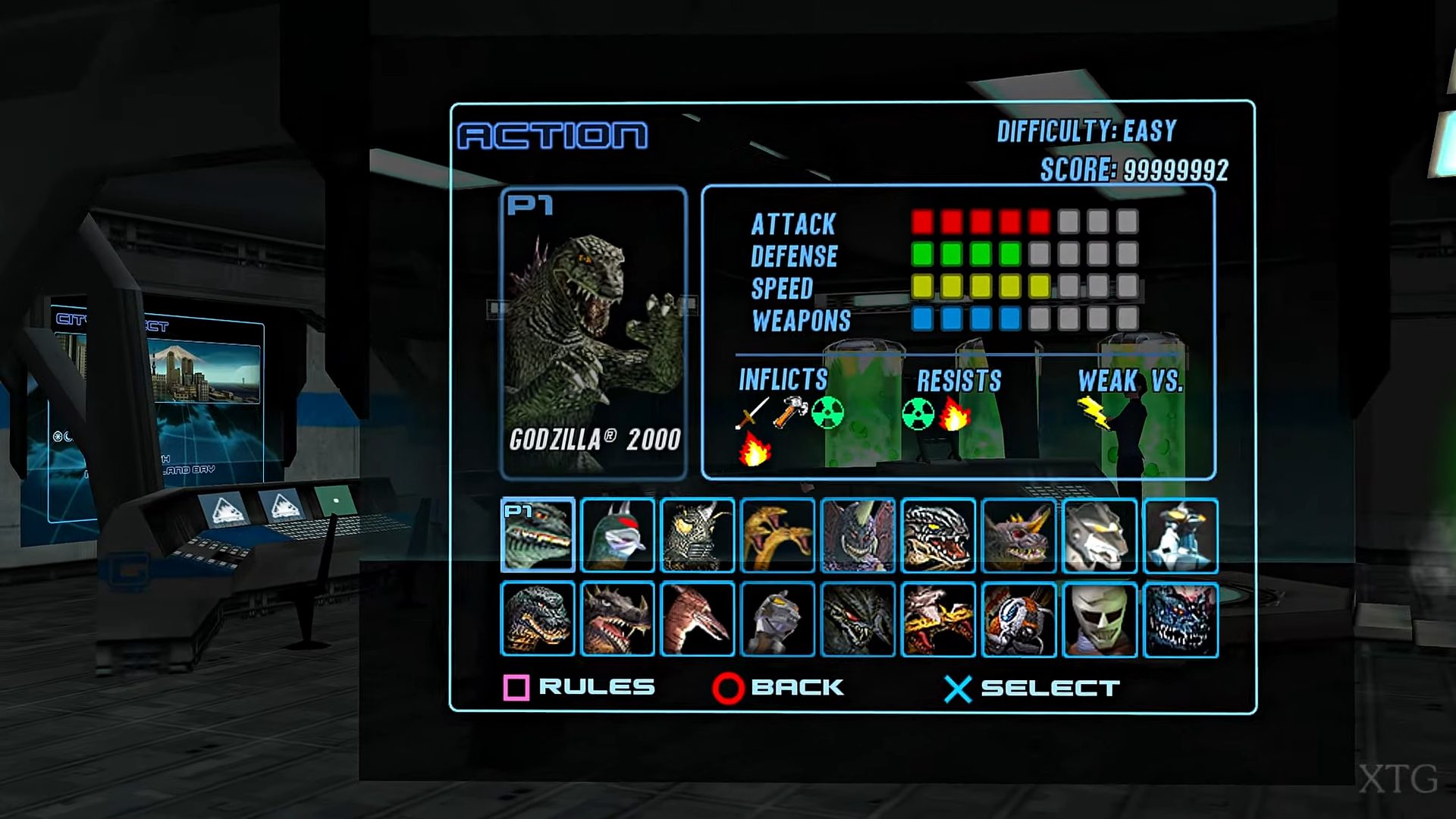Pick the blue SpaceGodzilla portrait
The image size is (1456, 819).
pos(1180,619)
